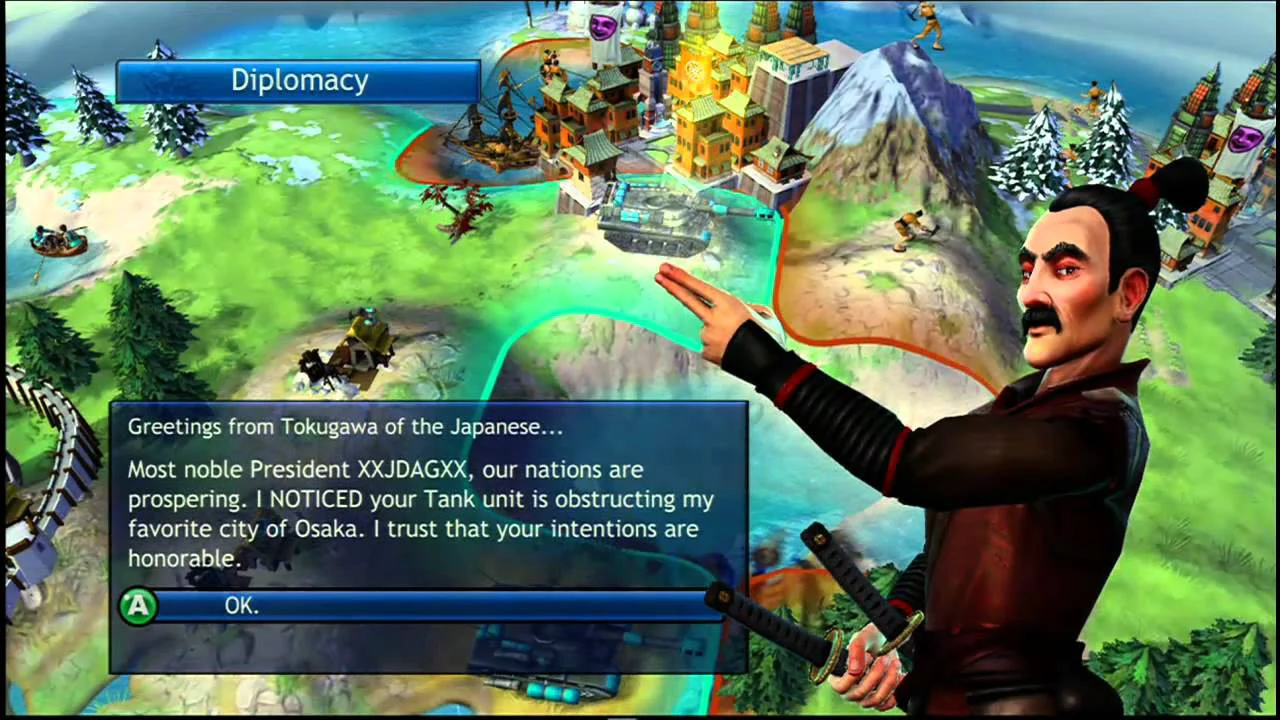Click the Diplomacy title banner
1280x720 pixels.
(x=298, y=80)
